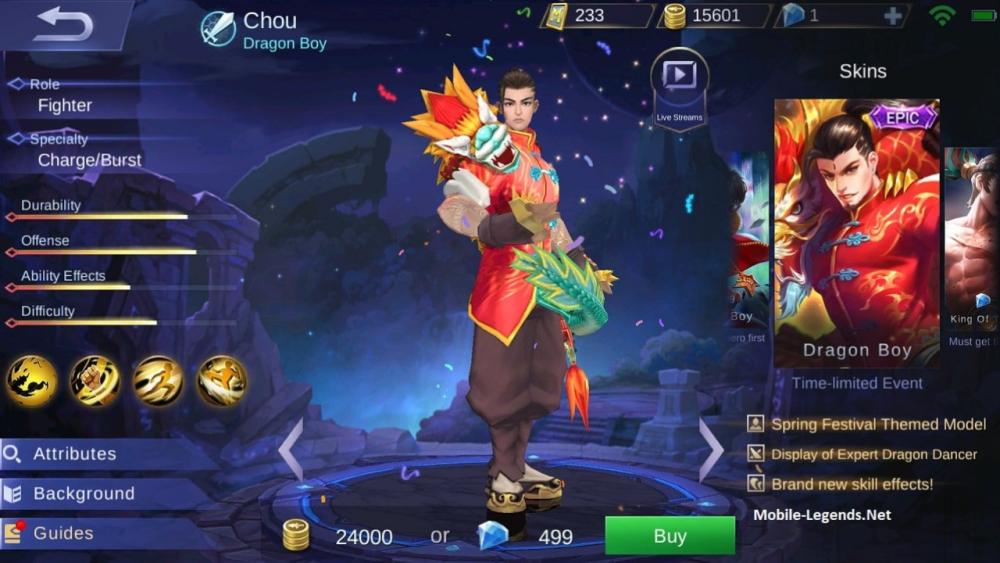Add more diamonds with the plus button
1000x563 pixels.
893,16
